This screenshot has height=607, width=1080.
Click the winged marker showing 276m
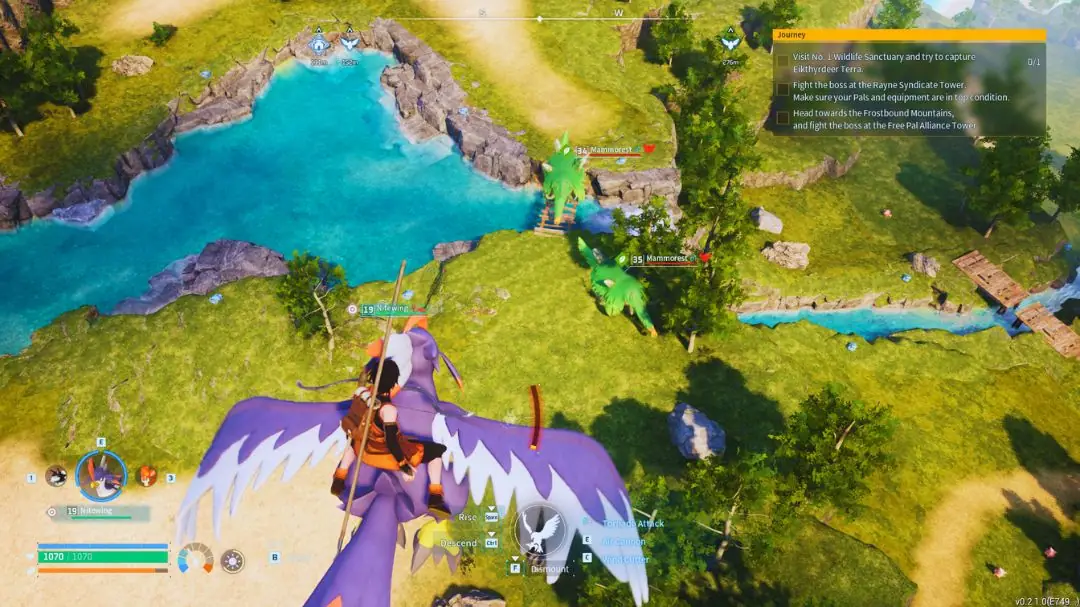coord(730,43)
